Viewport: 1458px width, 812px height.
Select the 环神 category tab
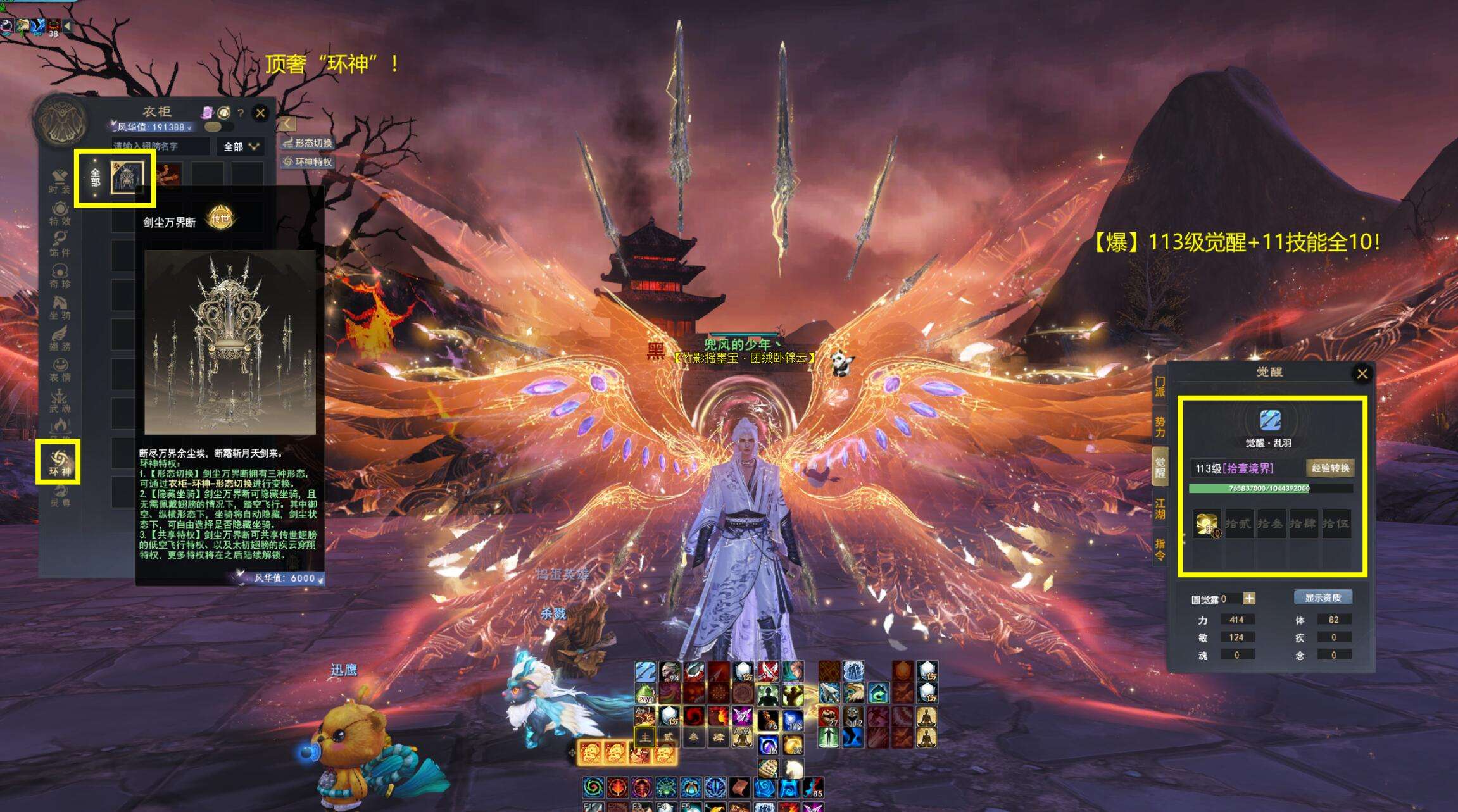click(60, 463)
